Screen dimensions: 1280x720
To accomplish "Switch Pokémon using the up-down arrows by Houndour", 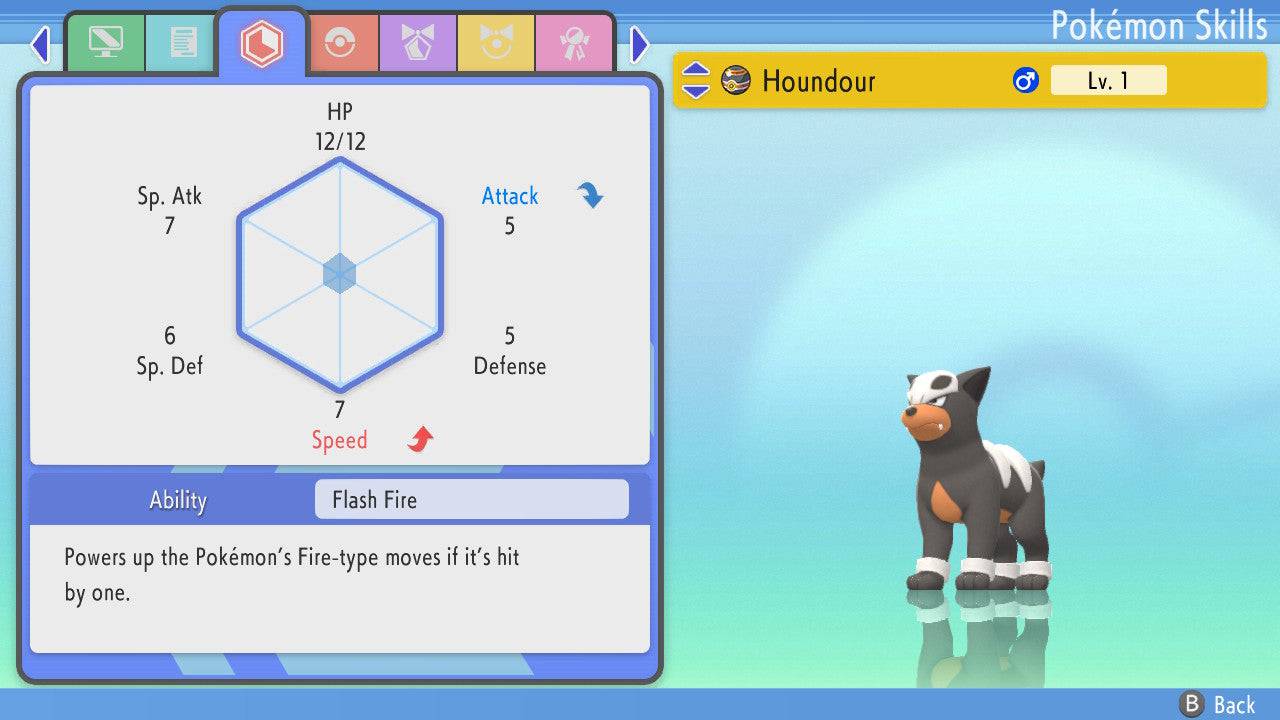I will pyautogui.click(x=695, y=81).
